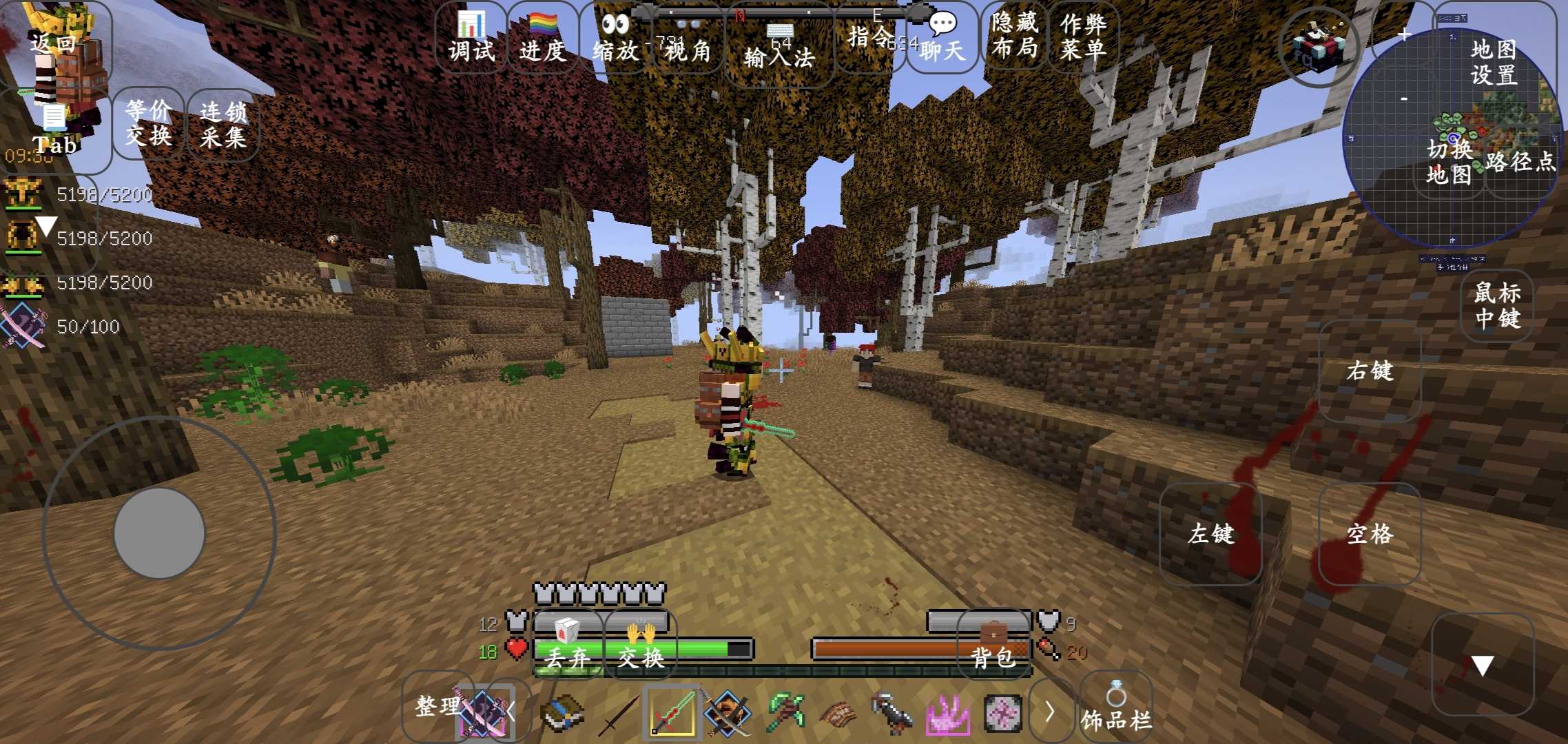1568x744 pixels.
Task: Toggle 连锁采集 chain mining
Action: [223, 124]
